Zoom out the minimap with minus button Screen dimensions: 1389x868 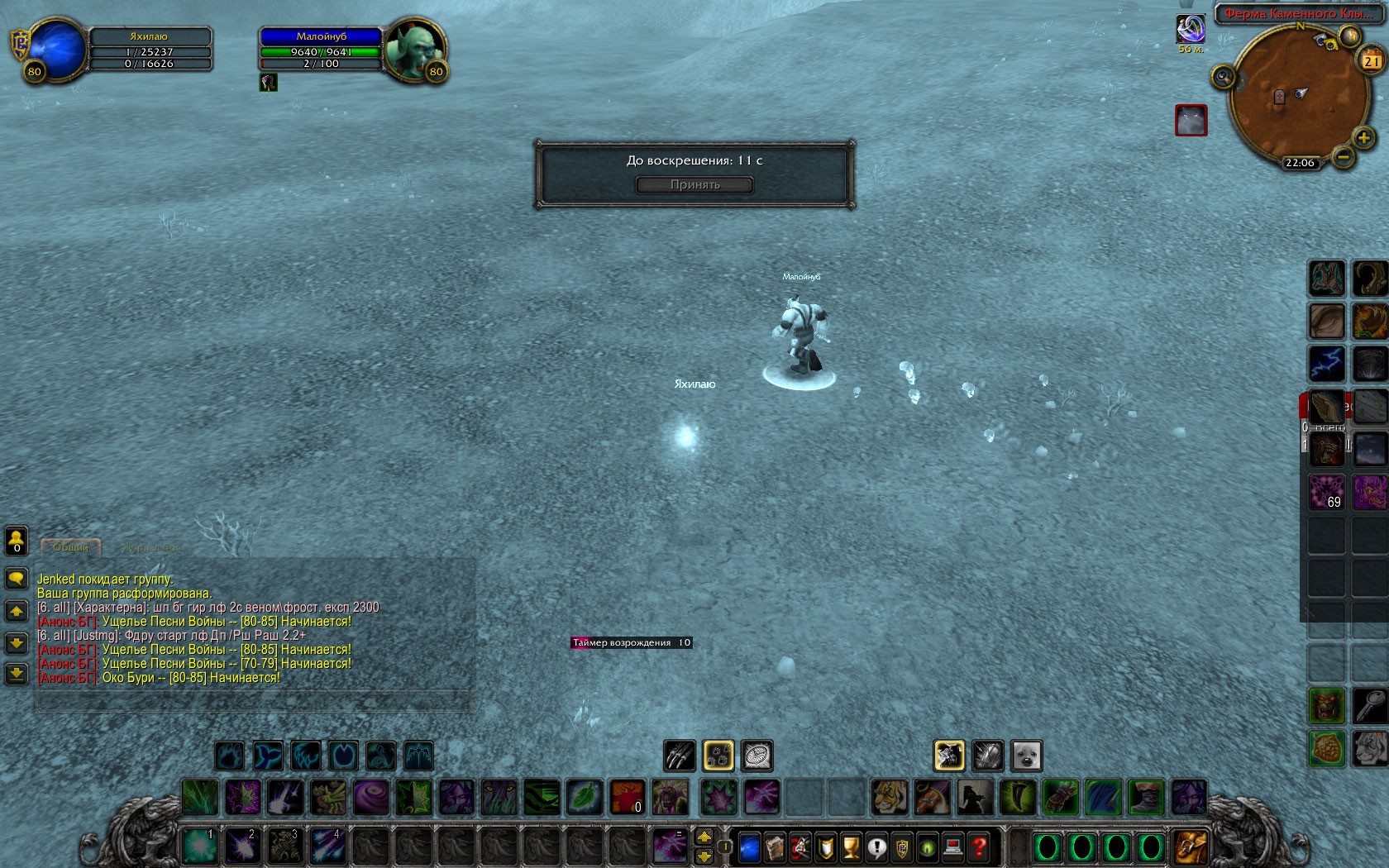point(1344,156)
